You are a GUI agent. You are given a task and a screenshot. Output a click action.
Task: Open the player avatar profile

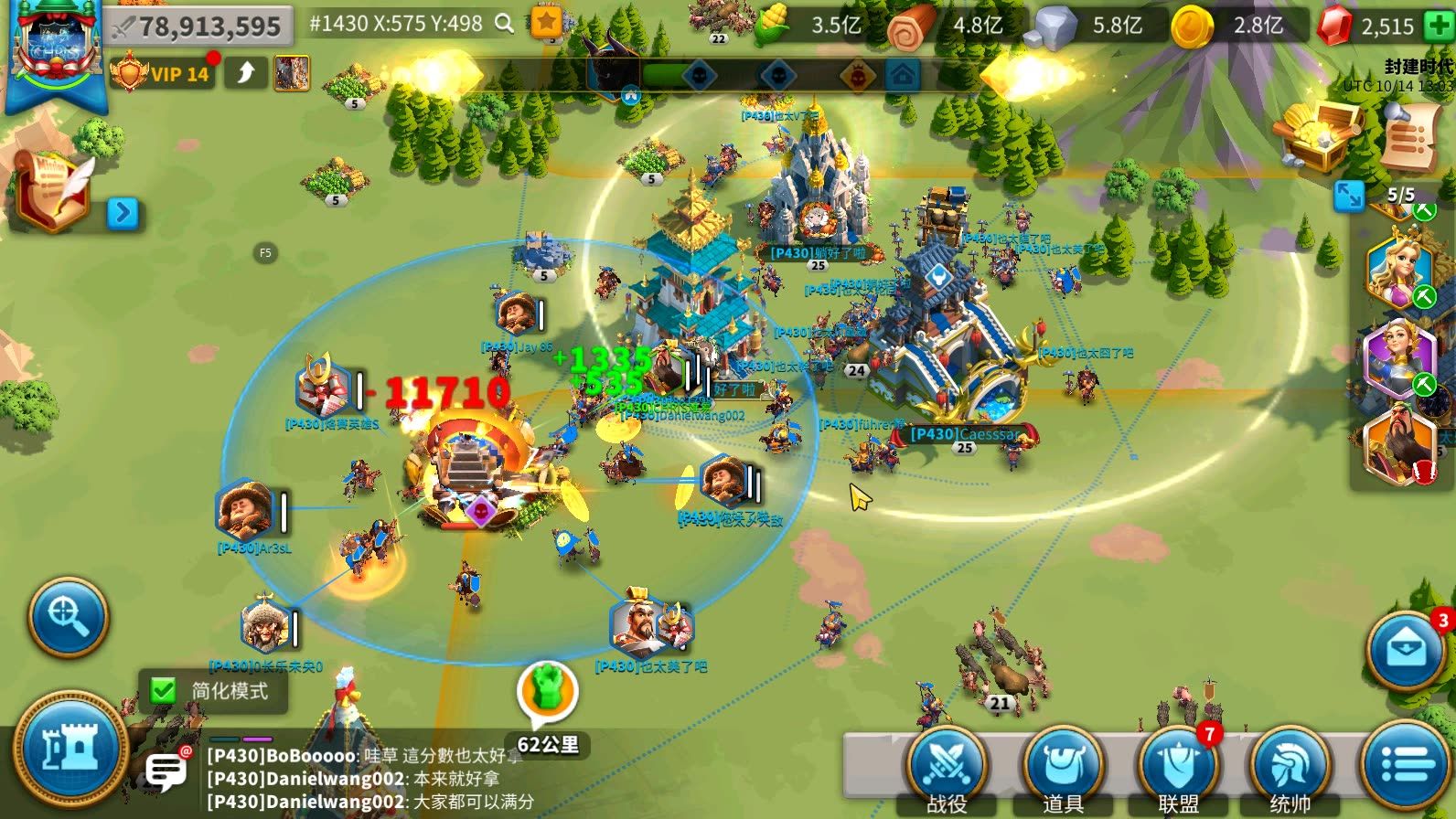coord(56,50)
